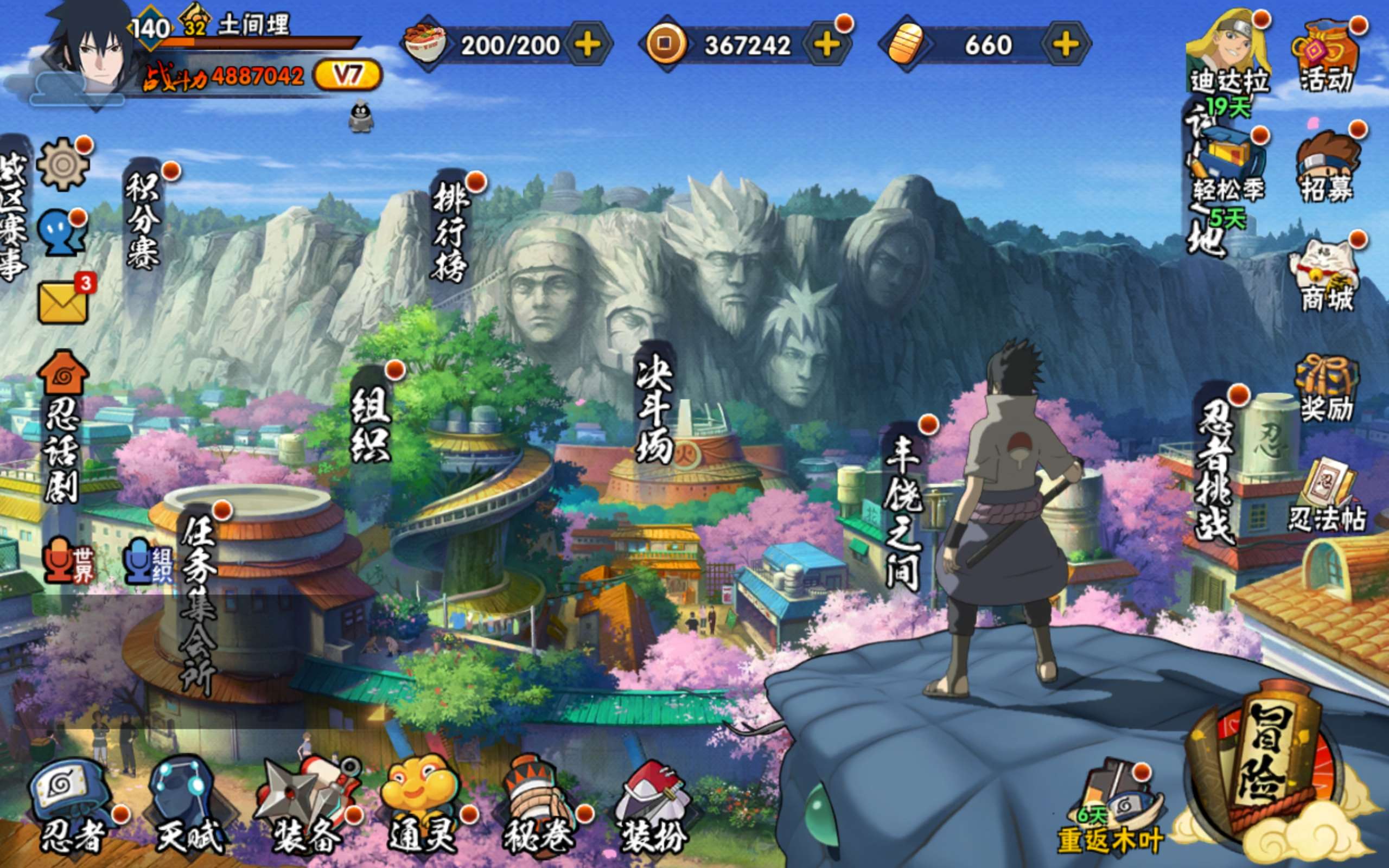
Task: Open the mail envelope inbox
Action: pyautogui.click(x=63, y=302)
